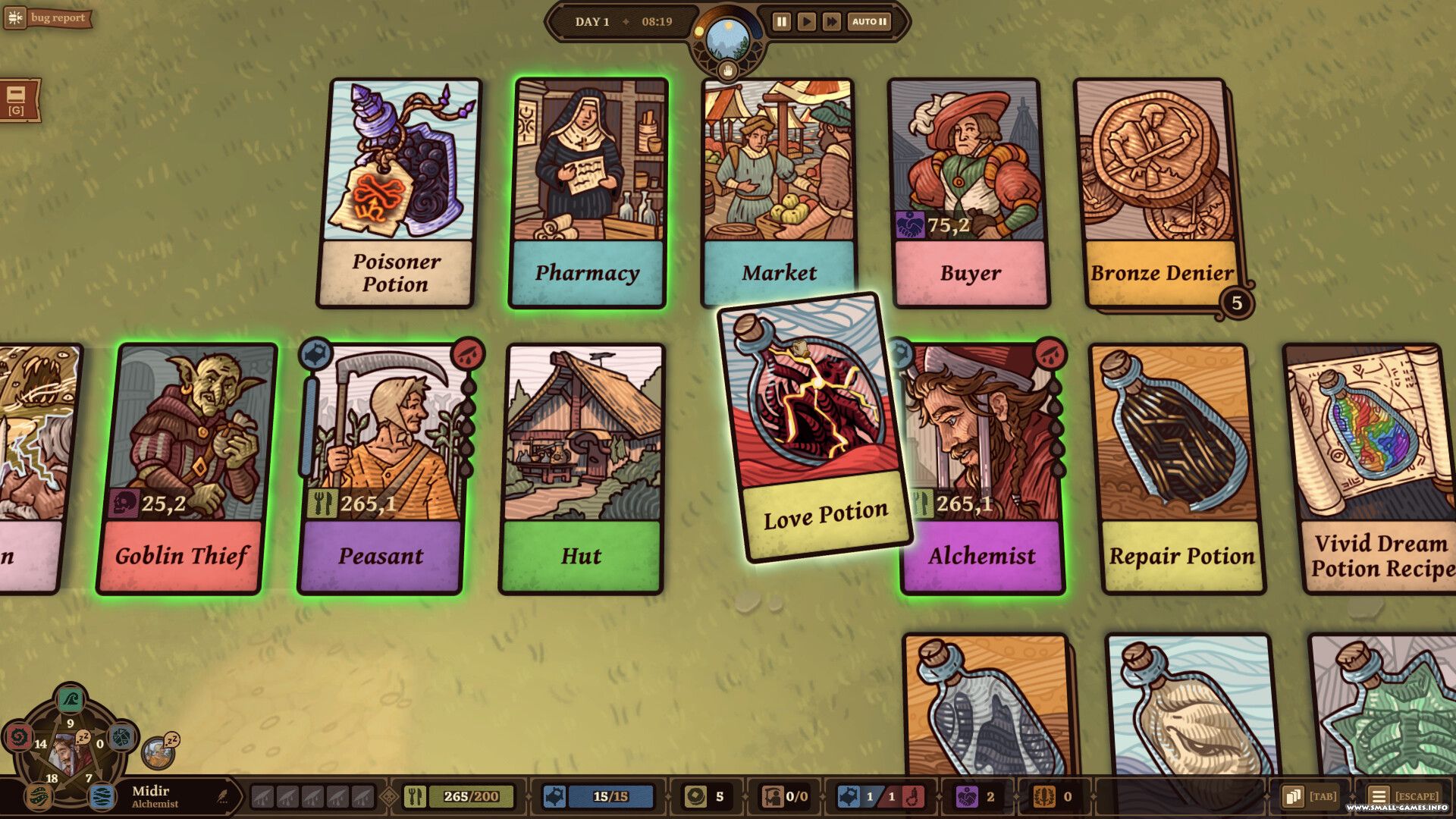Viewport: 1456px width, 819px height.
Task: Activate fast forward speed
Action: tap(831, 22)
